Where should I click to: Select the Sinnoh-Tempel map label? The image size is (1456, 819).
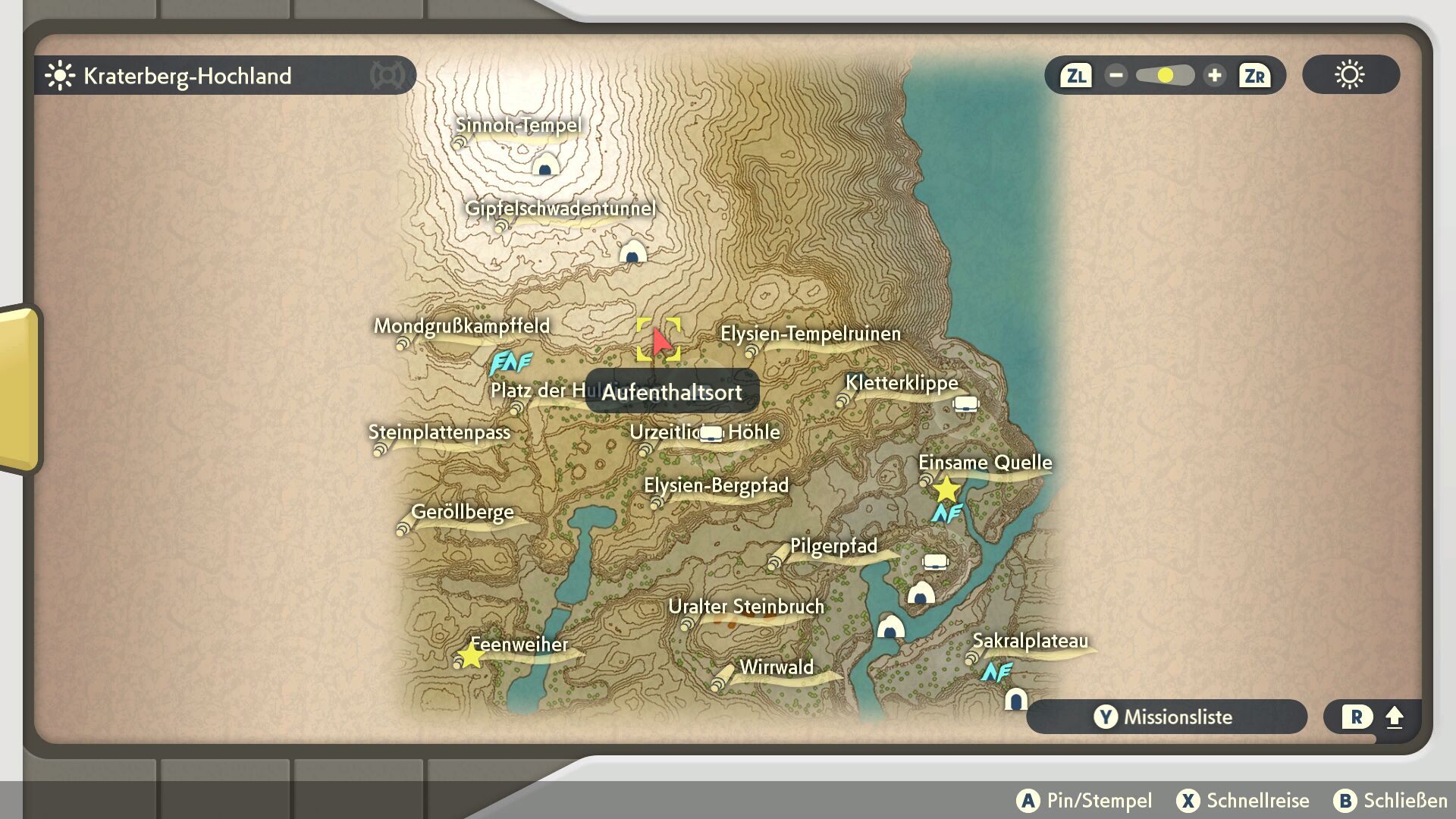pos(518,125)
